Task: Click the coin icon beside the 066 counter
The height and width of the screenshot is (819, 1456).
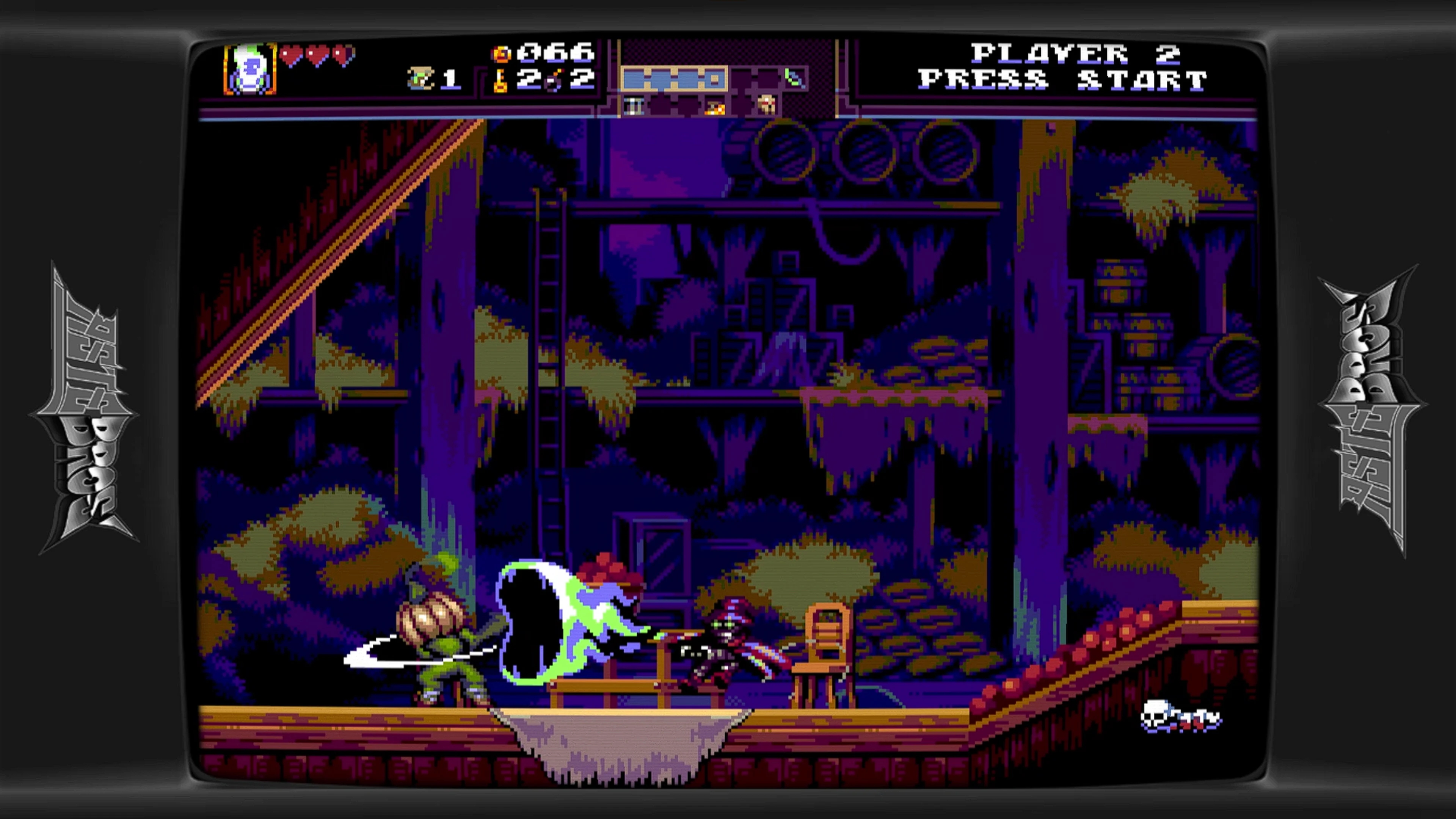Action: (x=501, y=54)
